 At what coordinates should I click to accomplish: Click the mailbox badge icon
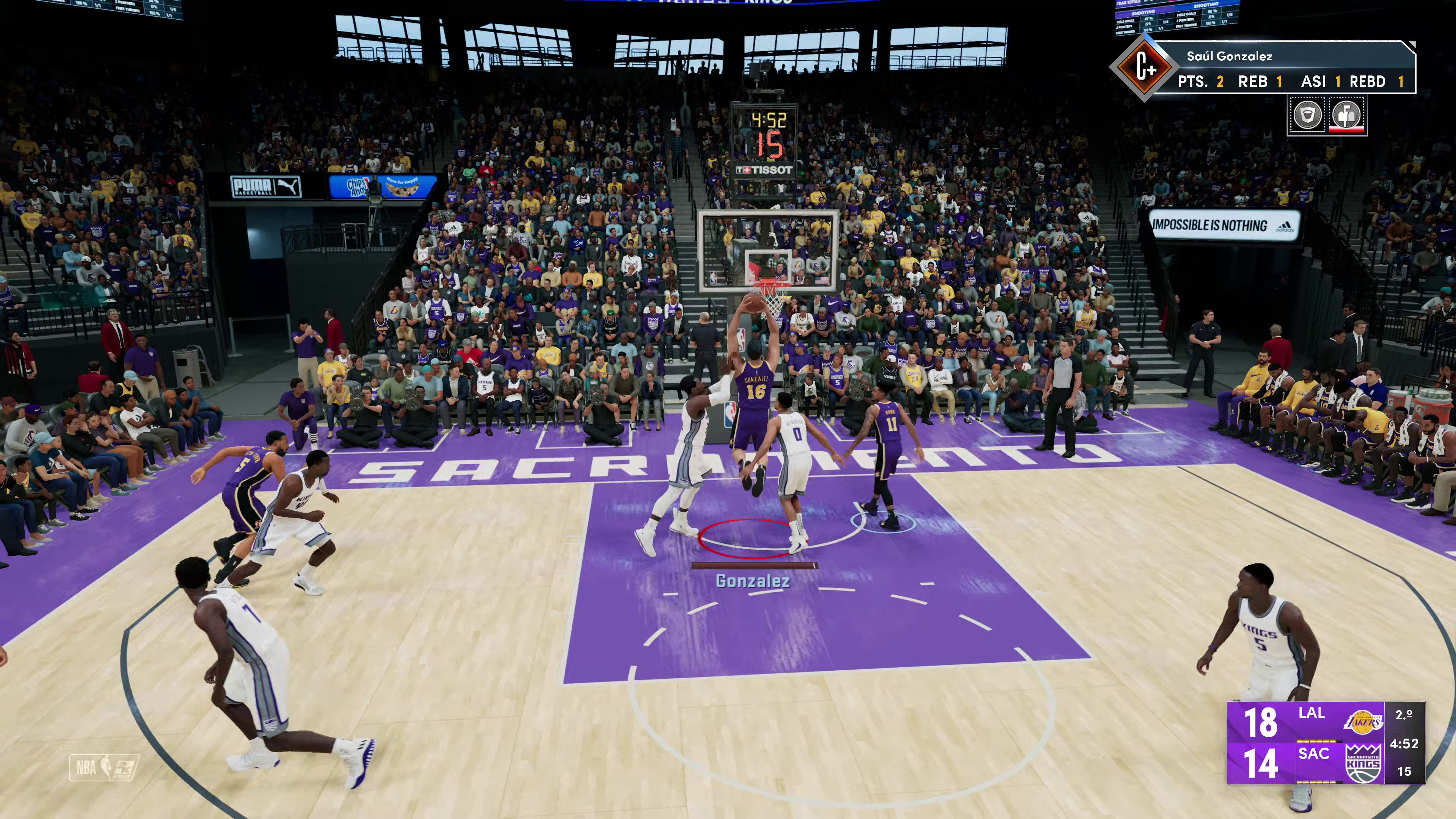[x=1347, y=115]
